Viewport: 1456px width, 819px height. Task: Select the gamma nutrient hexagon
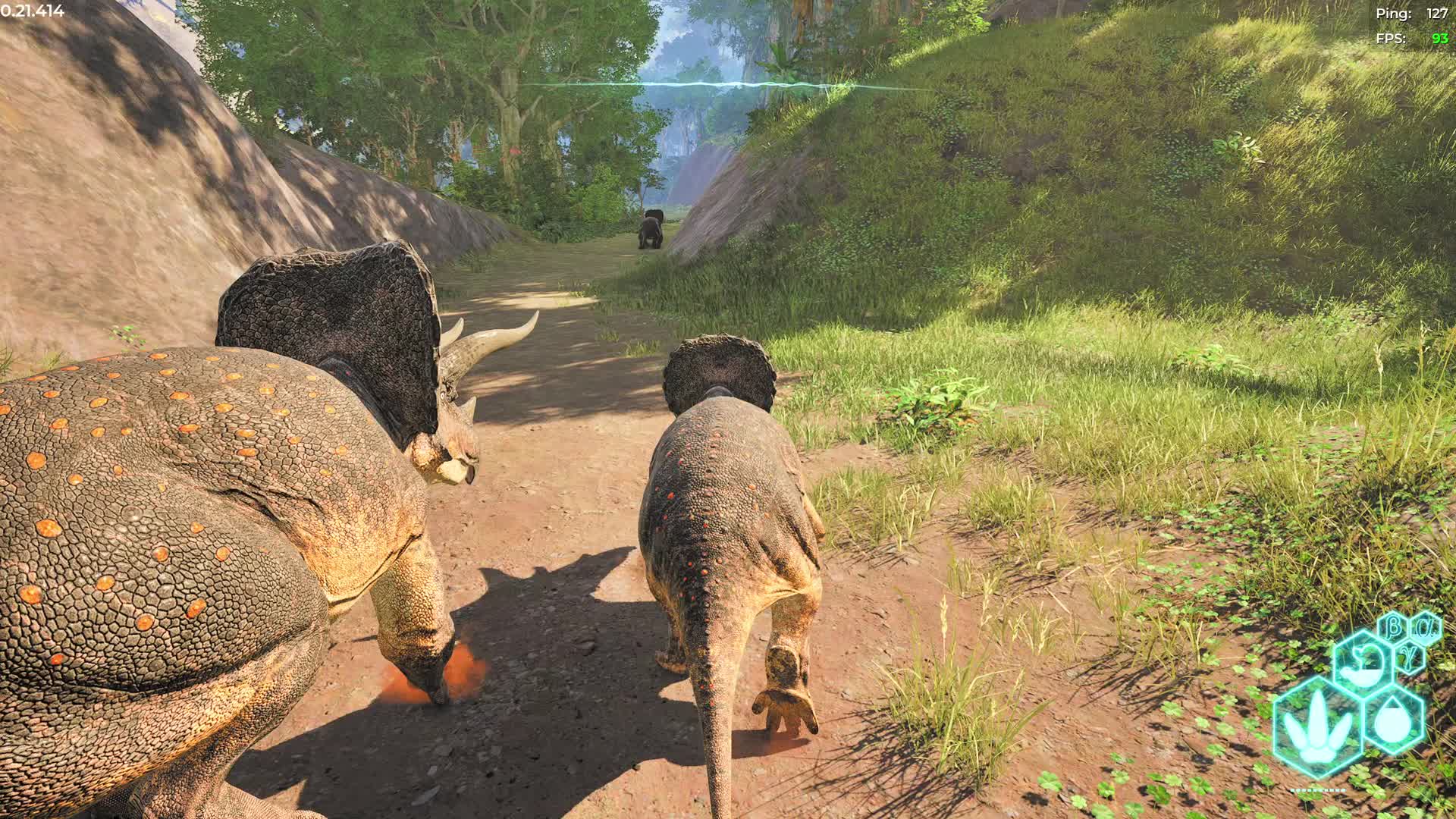coord(1410,656)
